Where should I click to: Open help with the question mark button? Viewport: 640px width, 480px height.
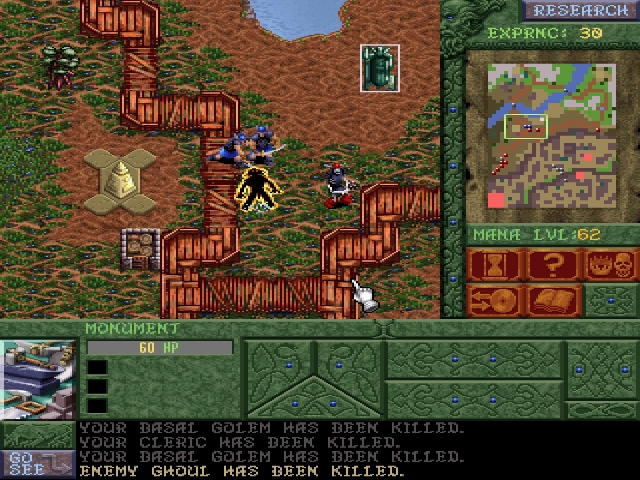552,266
